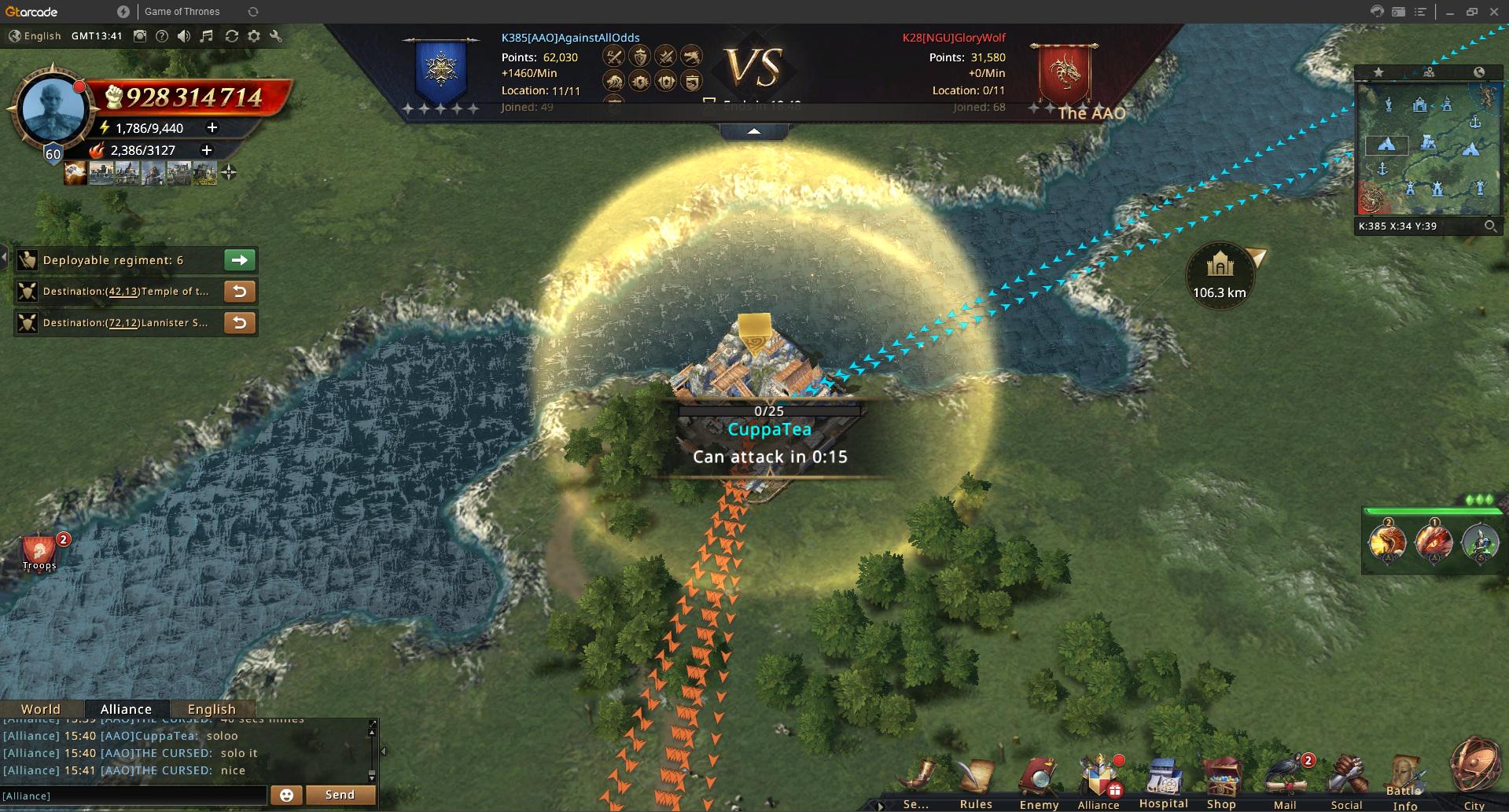1509x812 pixels.
Task: Focus the Alliance chat input box
Action: click(x=134, y=795)
